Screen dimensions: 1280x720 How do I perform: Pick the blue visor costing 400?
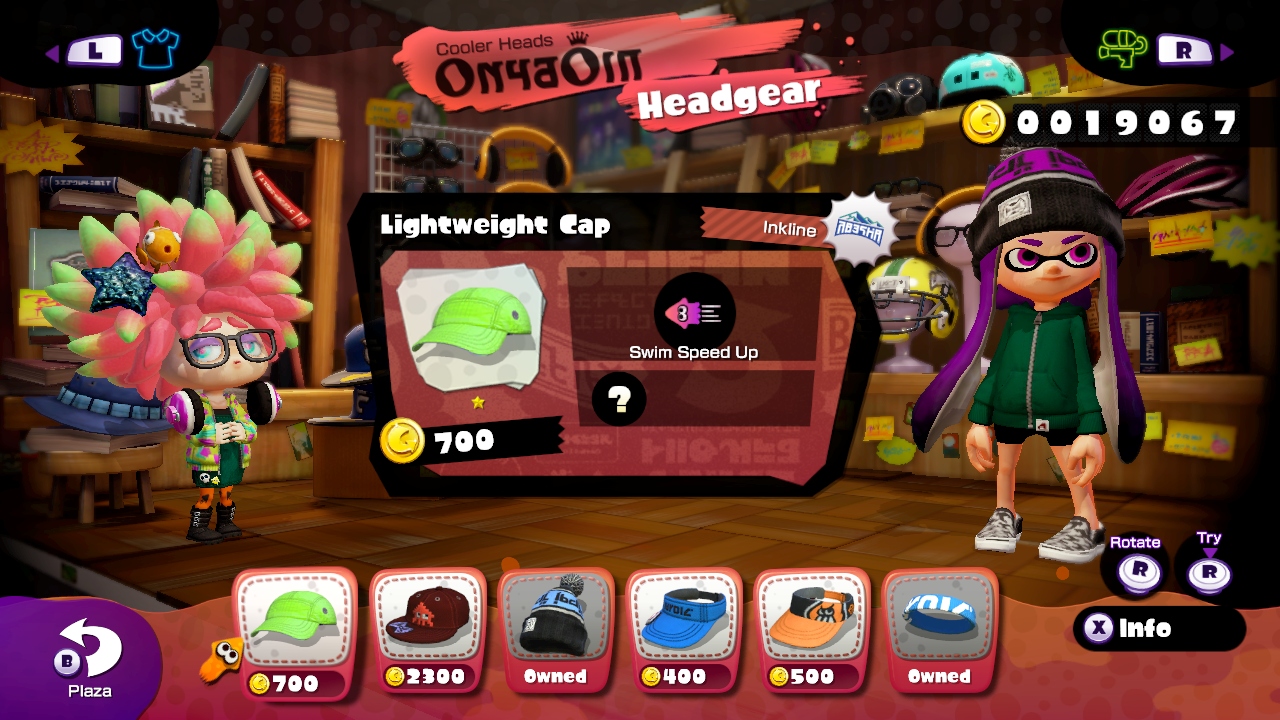pos(683,627)
